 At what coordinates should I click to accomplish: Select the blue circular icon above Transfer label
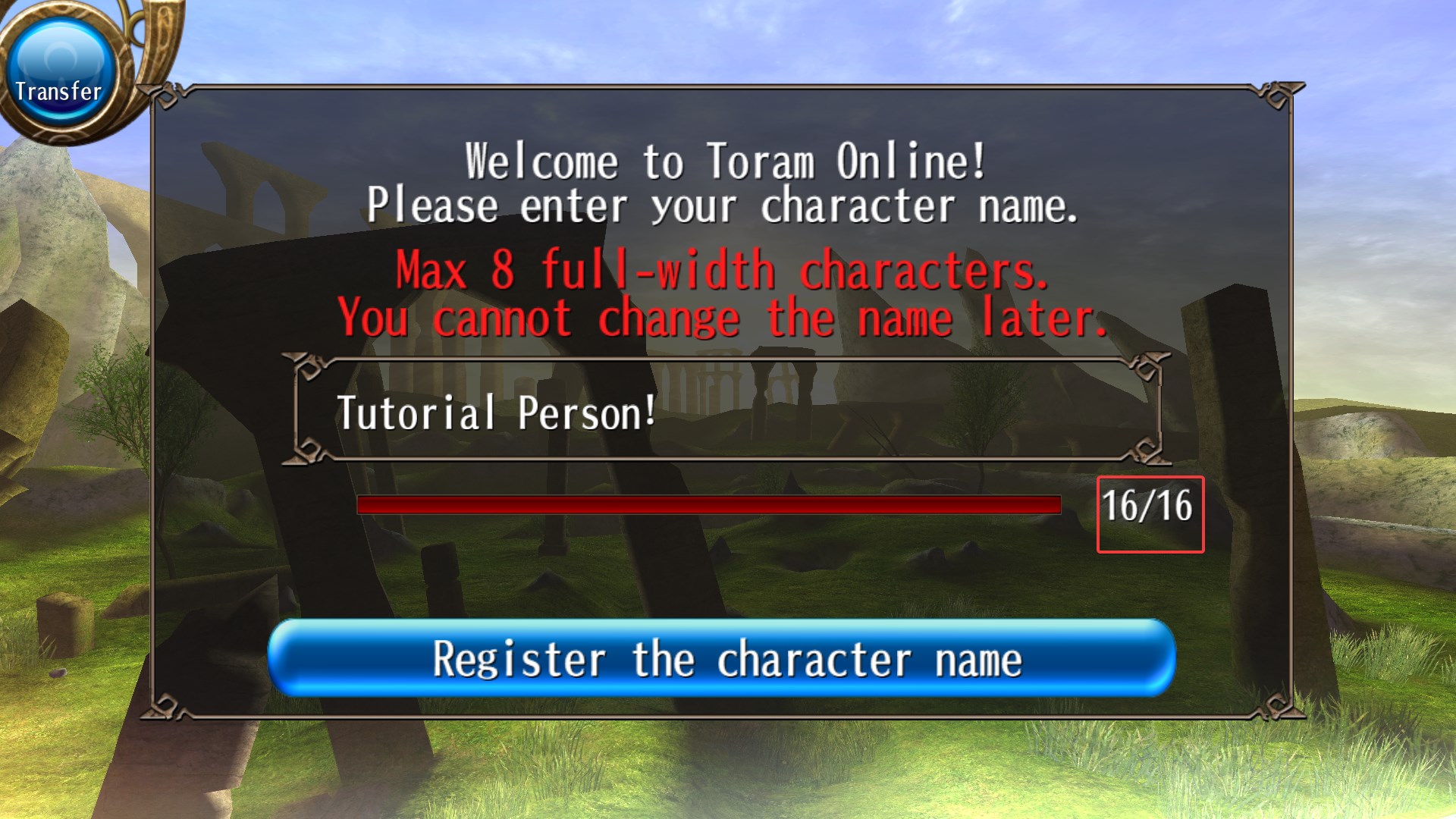click(x=61, y=53)
